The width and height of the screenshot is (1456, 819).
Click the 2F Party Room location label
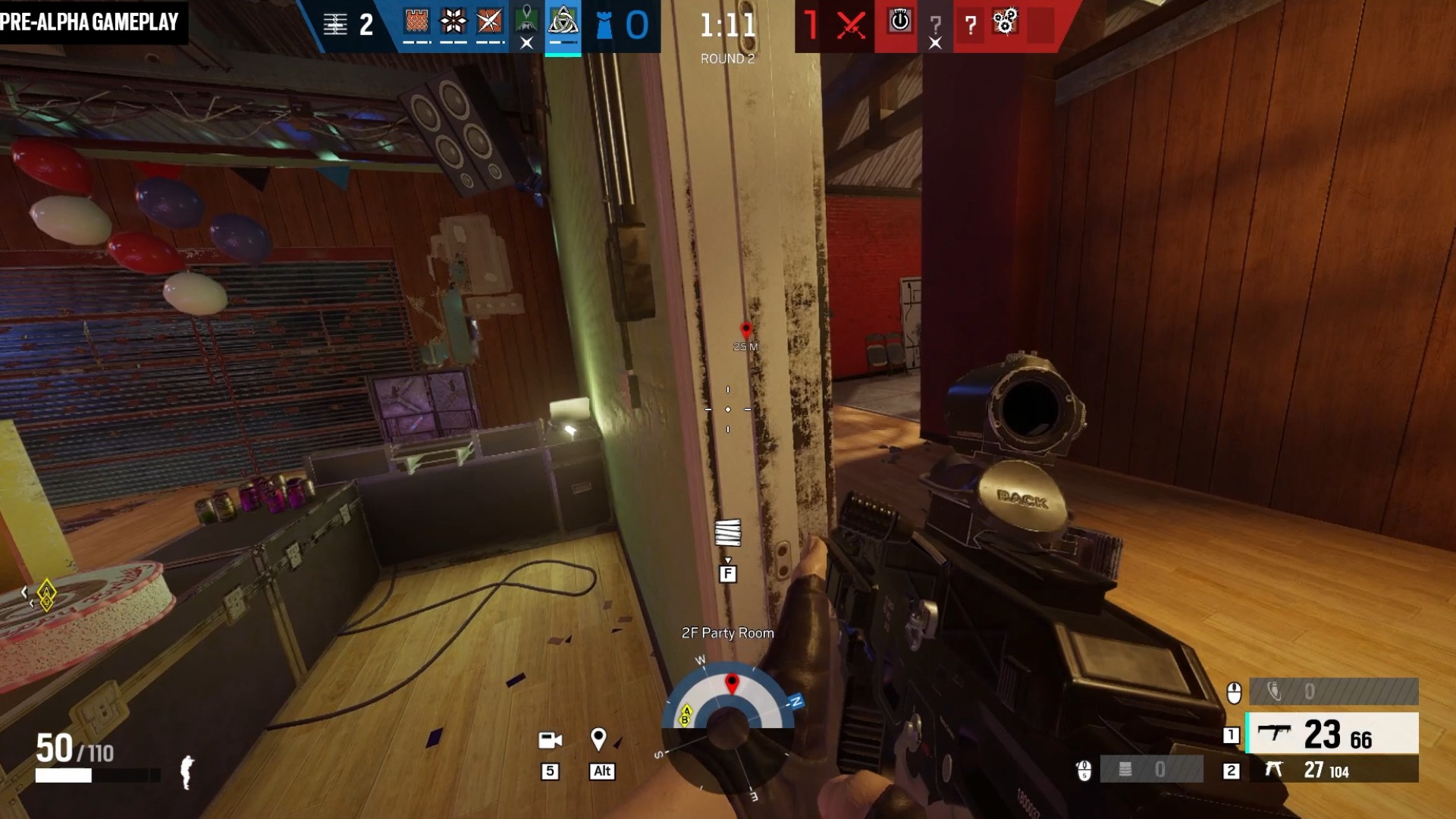(x=727, y=632)
